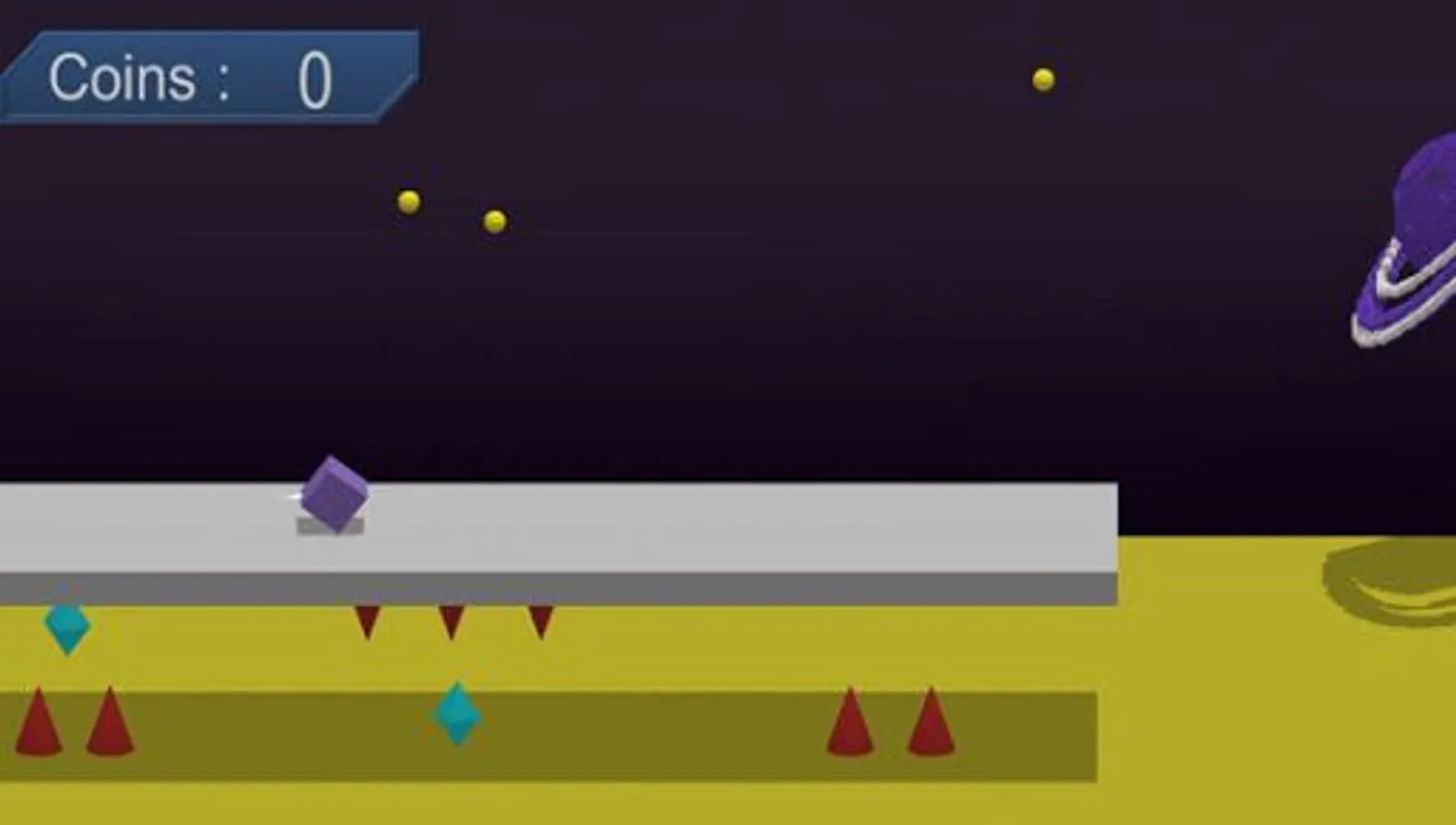Screen dimensions: 1456x825
Task: Click the cyan gem on the lower ledge
Action: pyautogui.click(x=456, y=715)
